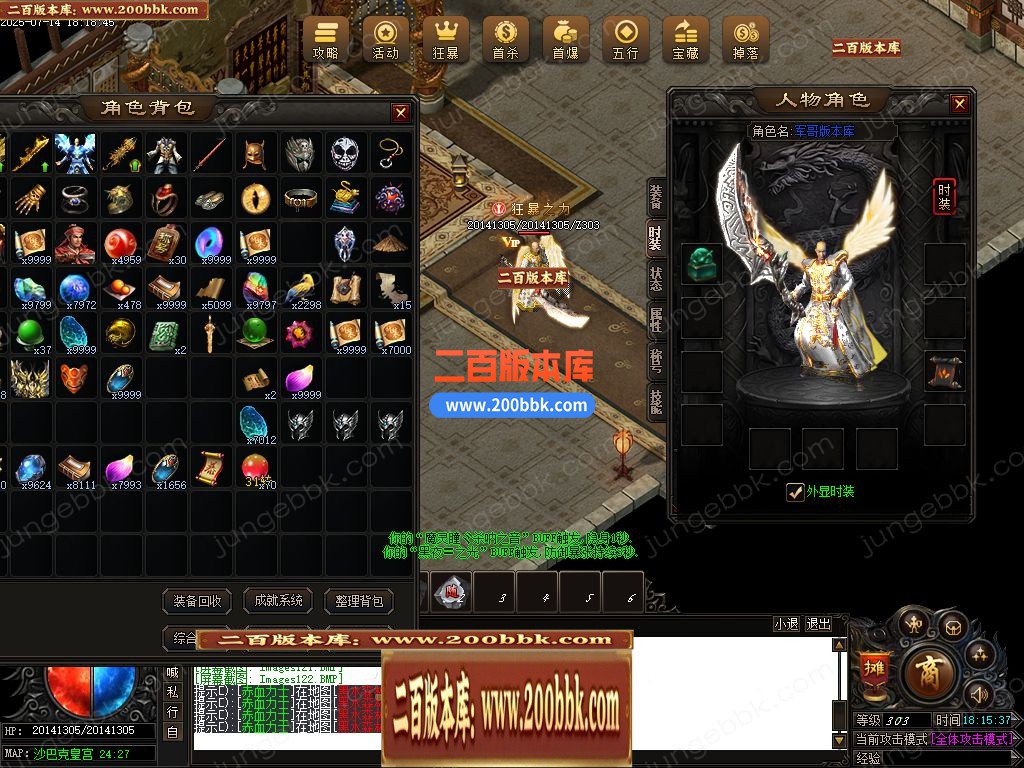
Task: Click the 装备回收 equipment recycle button
Action: (197, 601)
